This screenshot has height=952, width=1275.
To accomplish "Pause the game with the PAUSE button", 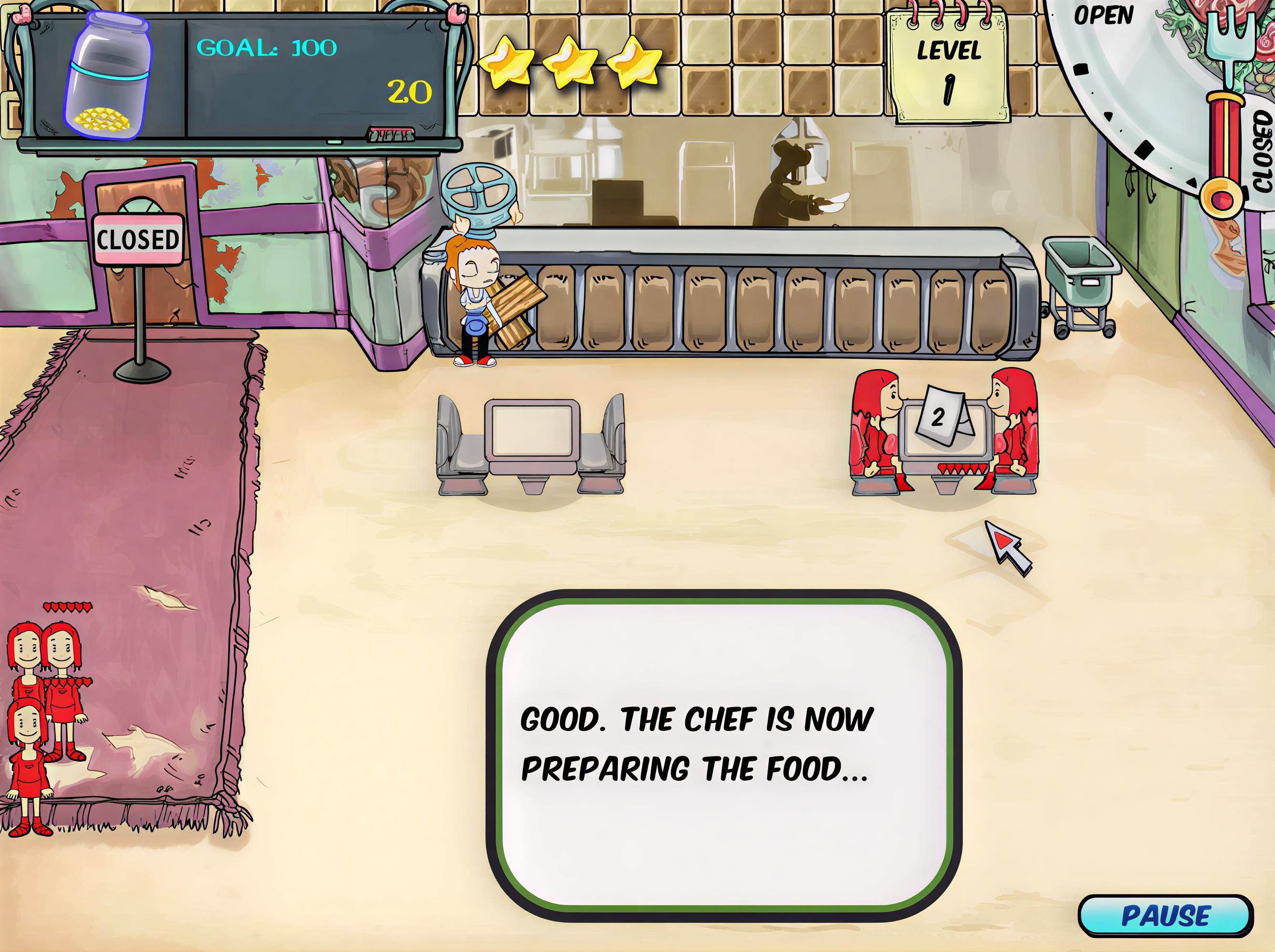I will [x=1166, y=916].
